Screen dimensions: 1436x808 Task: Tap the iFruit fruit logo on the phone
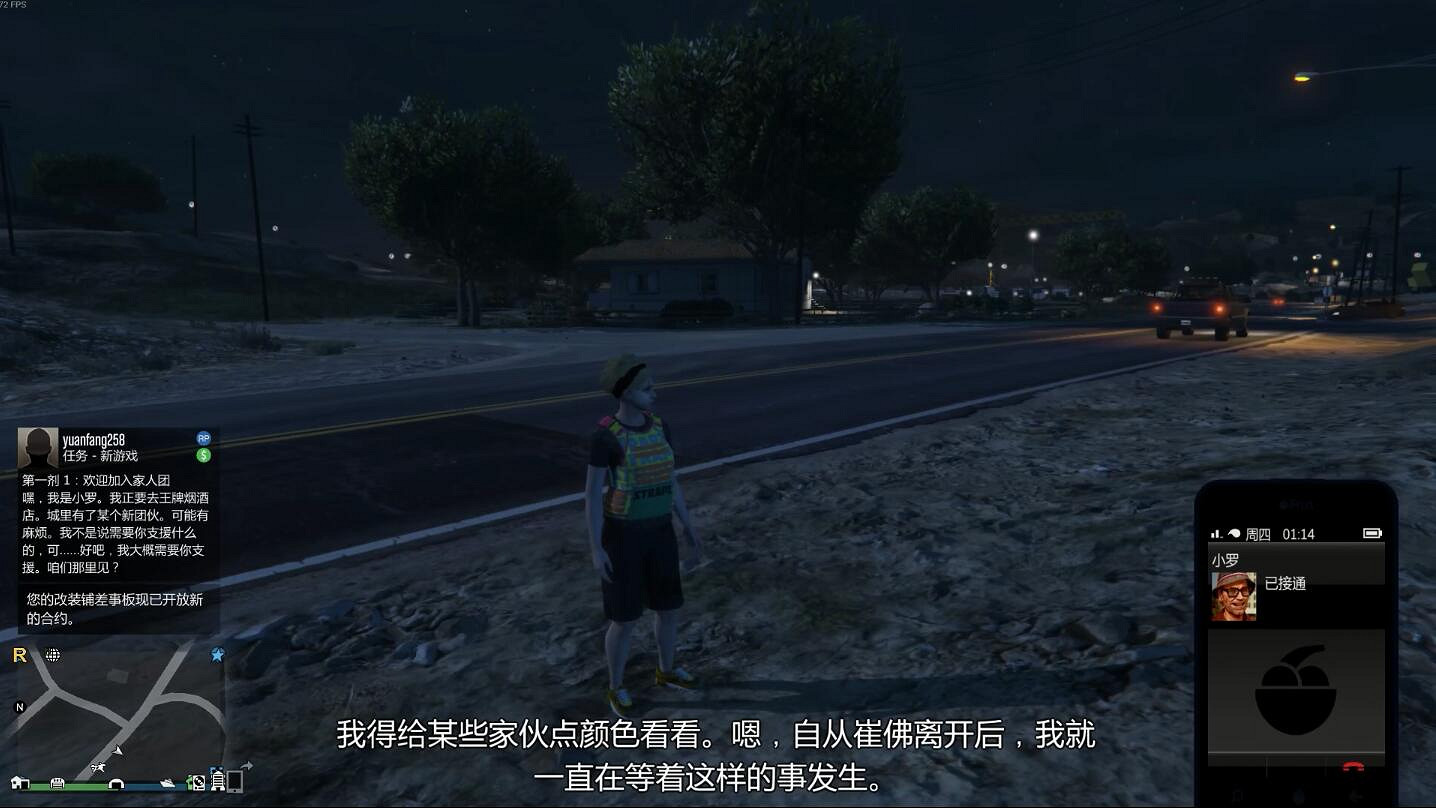[x=1294, y=692]
